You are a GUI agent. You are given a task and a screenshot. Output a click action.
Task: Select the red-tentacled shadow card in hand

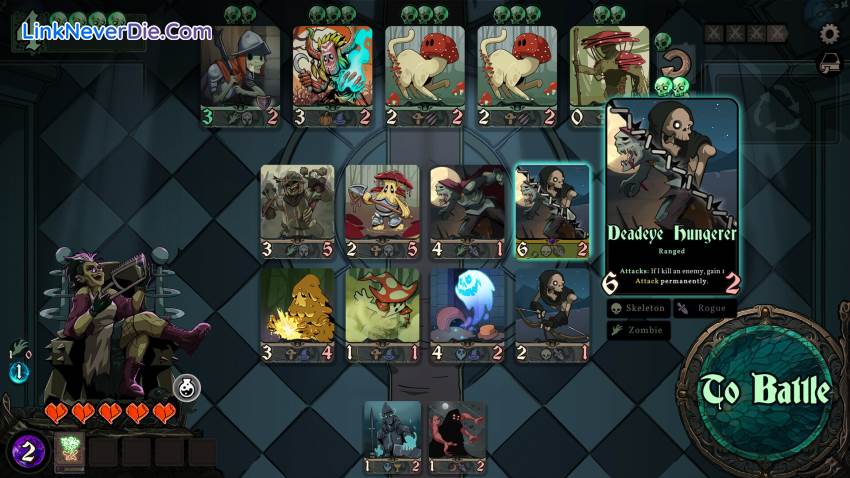457,437
